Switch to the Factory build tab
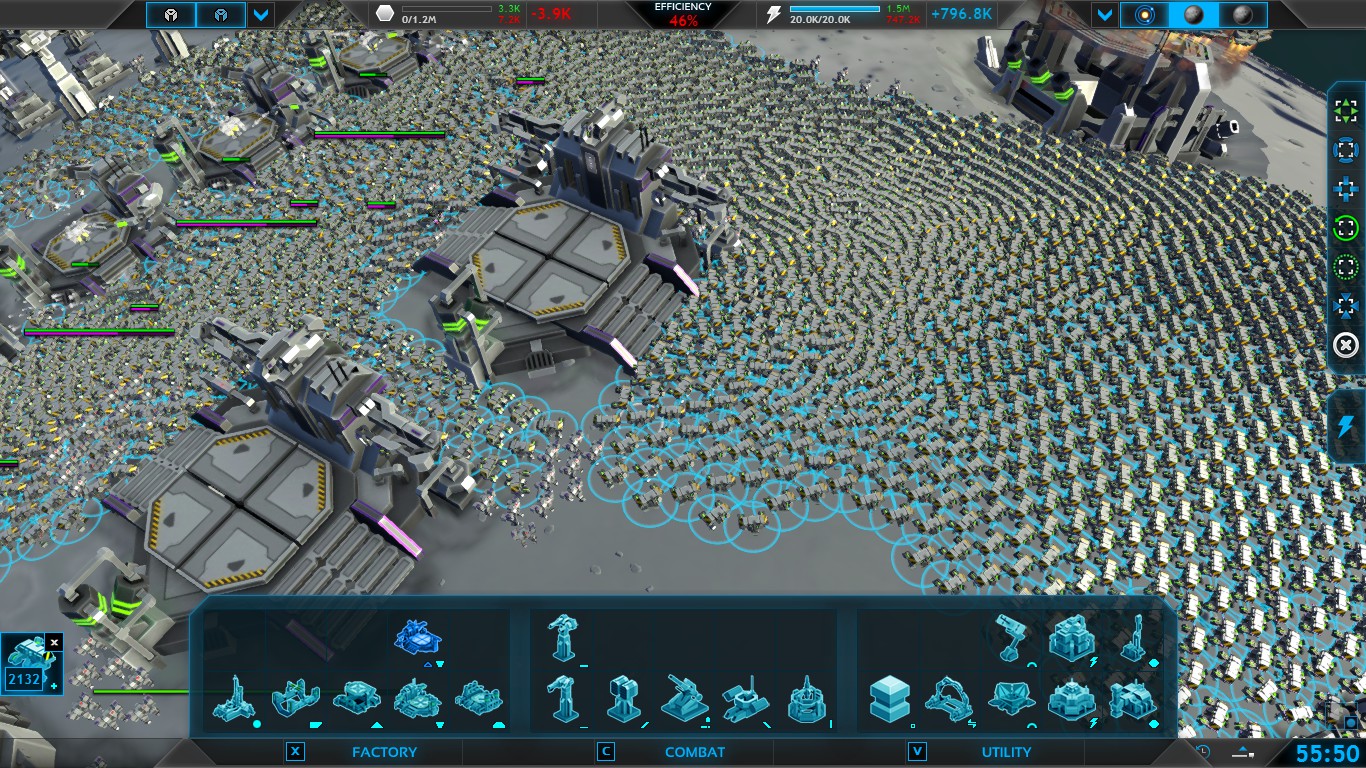Viewport: 1366px width, 768px height. (x=384, y=752)
